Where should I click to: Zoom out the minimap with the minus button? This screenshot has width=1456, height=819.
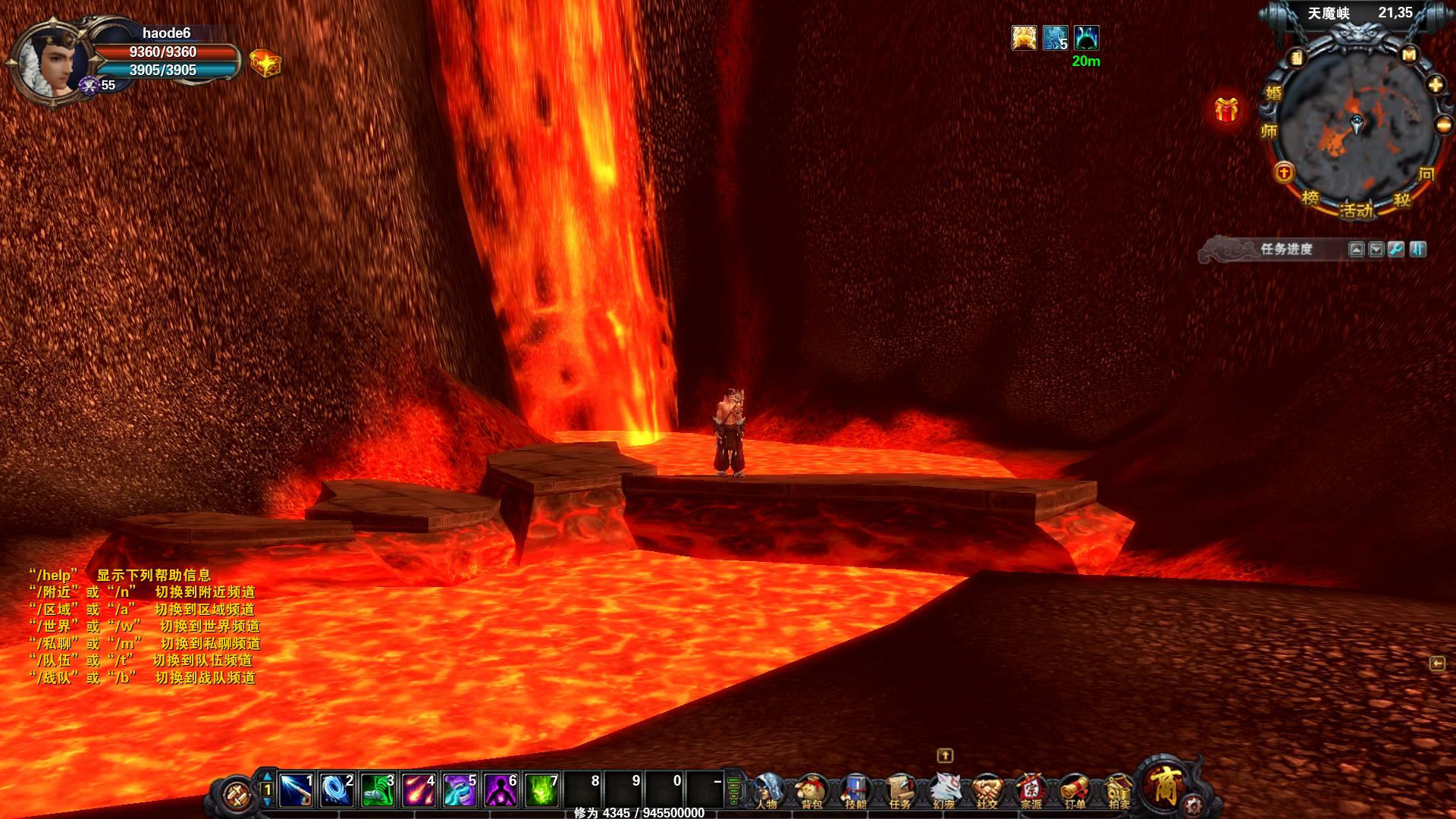(x=1443, y=125)
